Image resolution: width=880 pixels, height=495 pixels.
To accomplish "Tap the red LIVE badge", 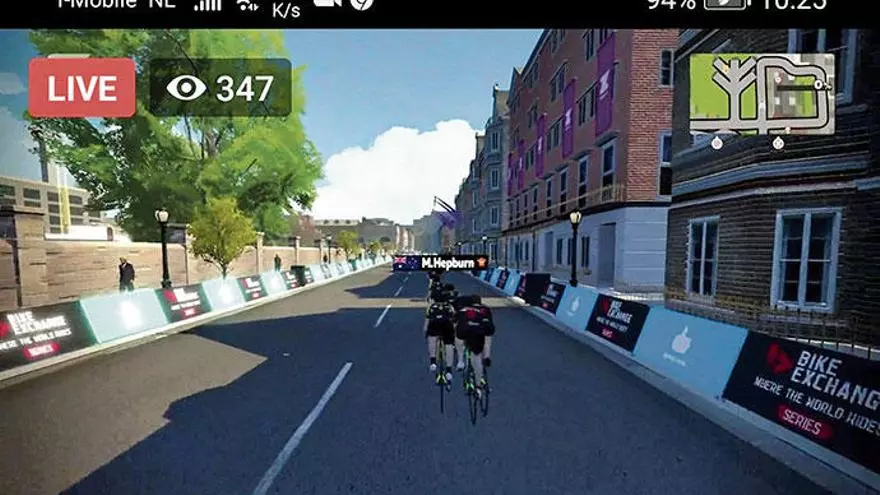I will pos(82,88).
